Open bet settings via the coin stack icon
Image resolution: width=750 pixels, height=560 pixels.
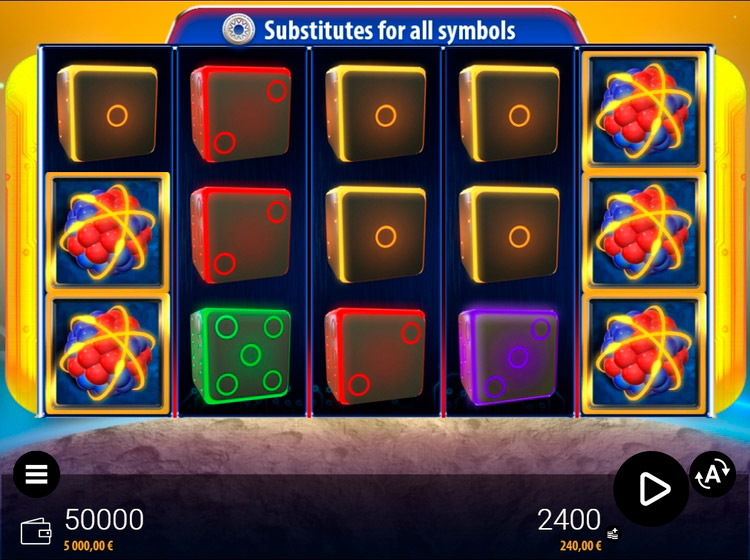click(x=612, y=534)
